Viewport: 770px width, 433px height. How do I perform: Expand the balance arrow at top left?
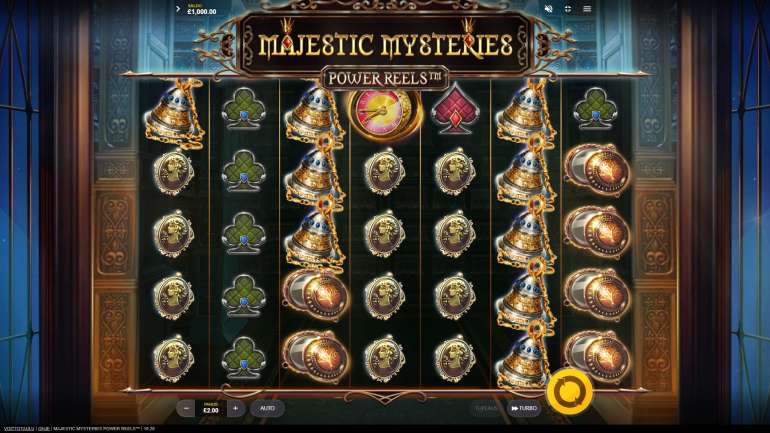point(178,9)
